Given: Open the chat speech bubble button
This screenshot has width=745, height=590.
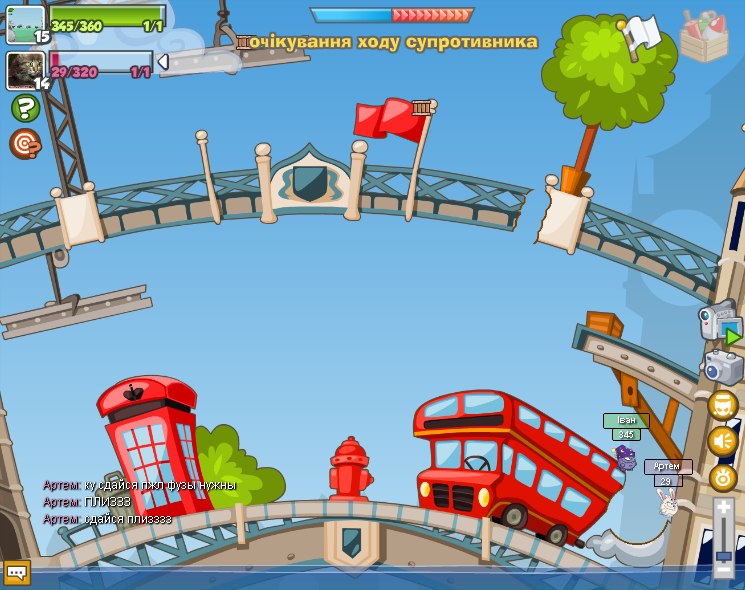Looking at the screenshot, I should (x=17, y=572).
